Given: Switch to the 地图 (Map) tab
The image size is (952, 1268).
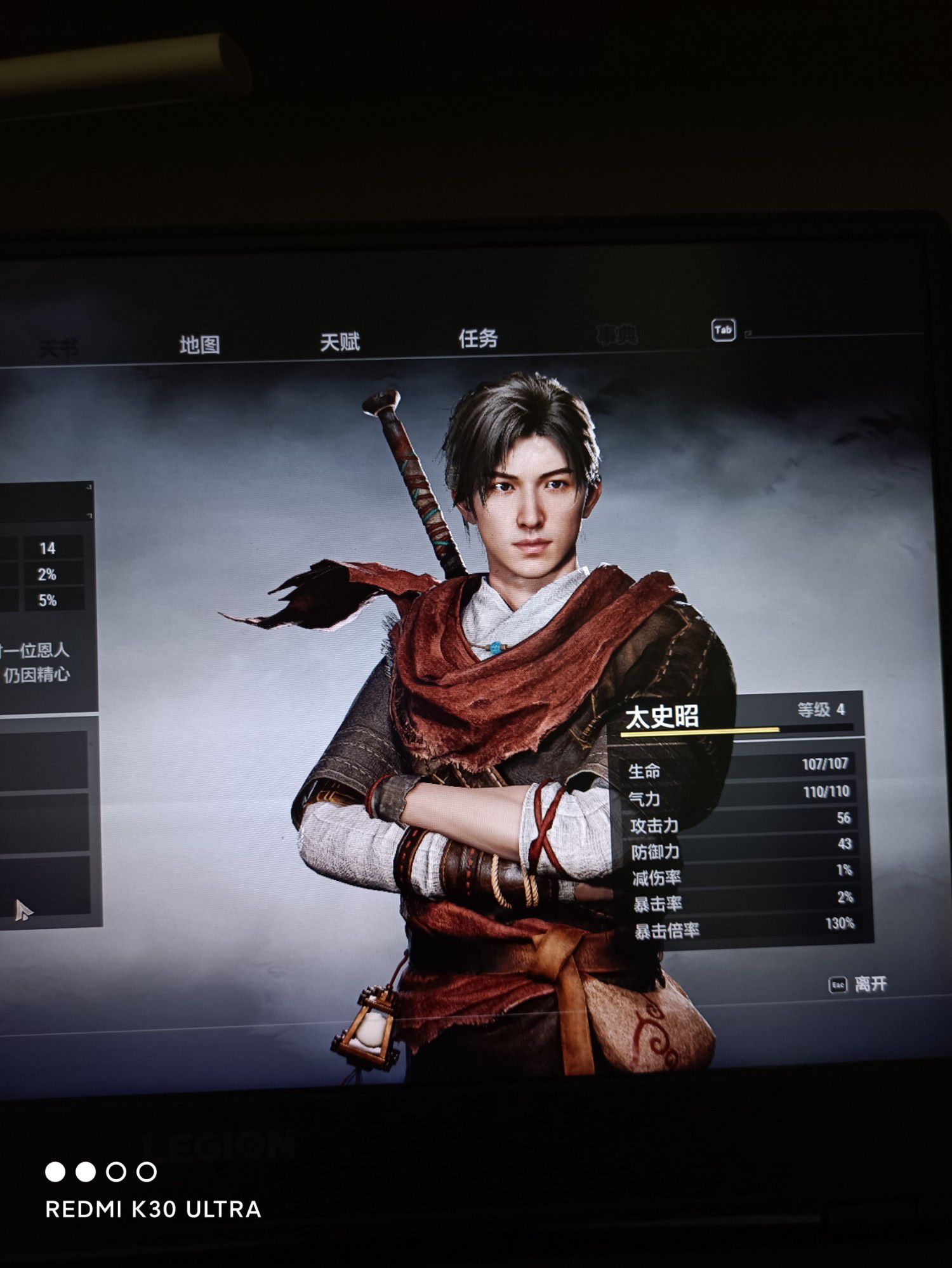Looking at the screenshot, I should (199, 345).
